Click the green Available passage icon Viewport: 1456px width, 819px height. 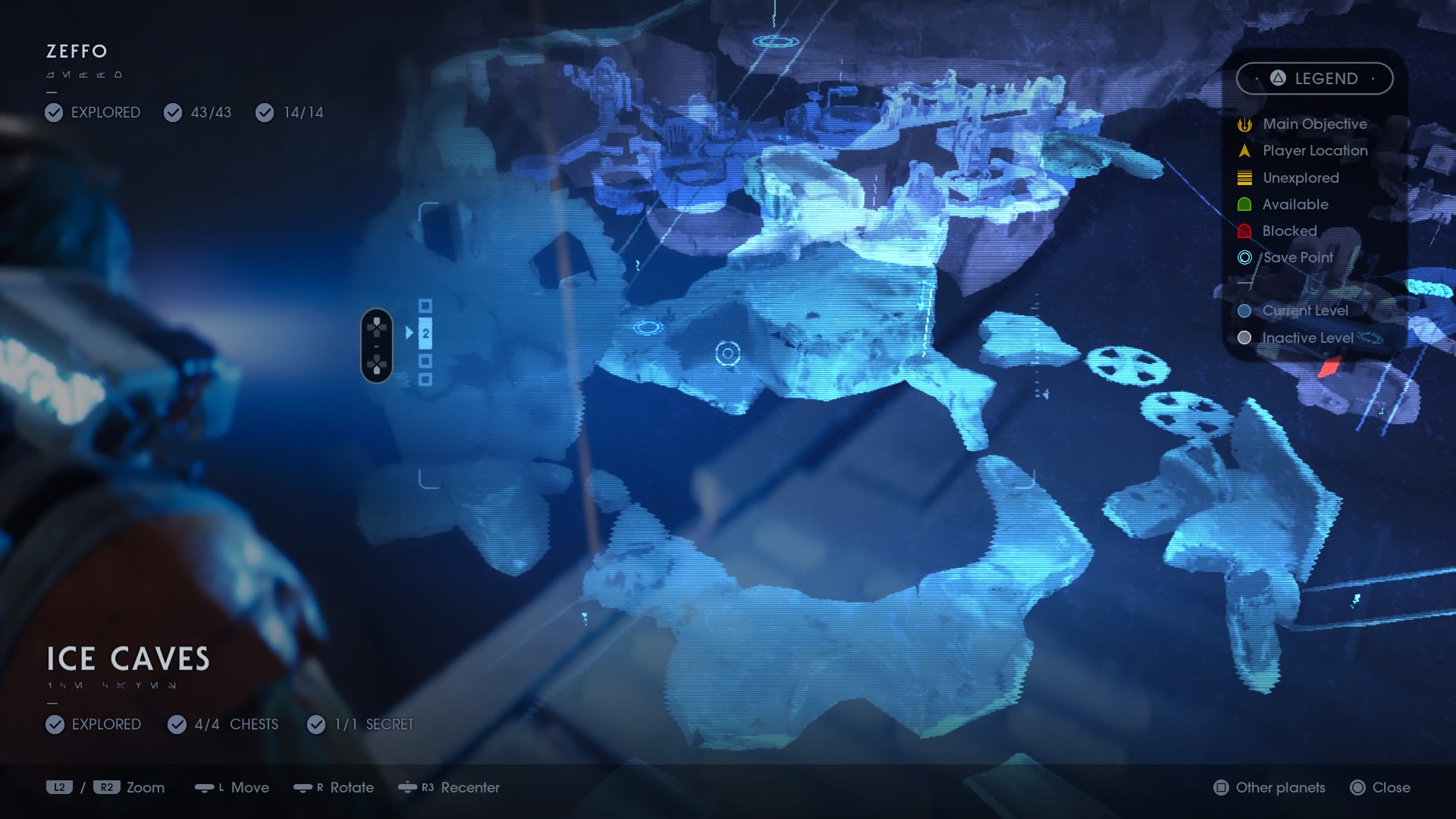pyautogui.click(x=1244, y=204)
